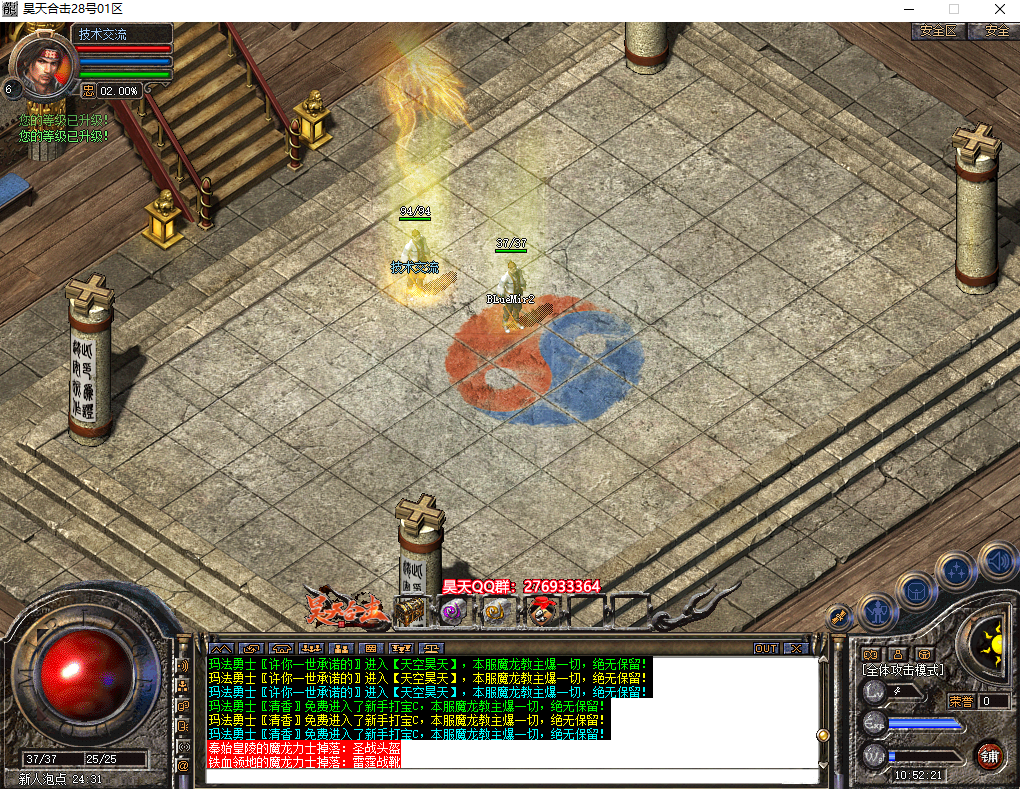The width and height of the screenshot is (1020, 789).
Task: Click the 忠 loyalty badge under portrait
Action: [88, 90]
